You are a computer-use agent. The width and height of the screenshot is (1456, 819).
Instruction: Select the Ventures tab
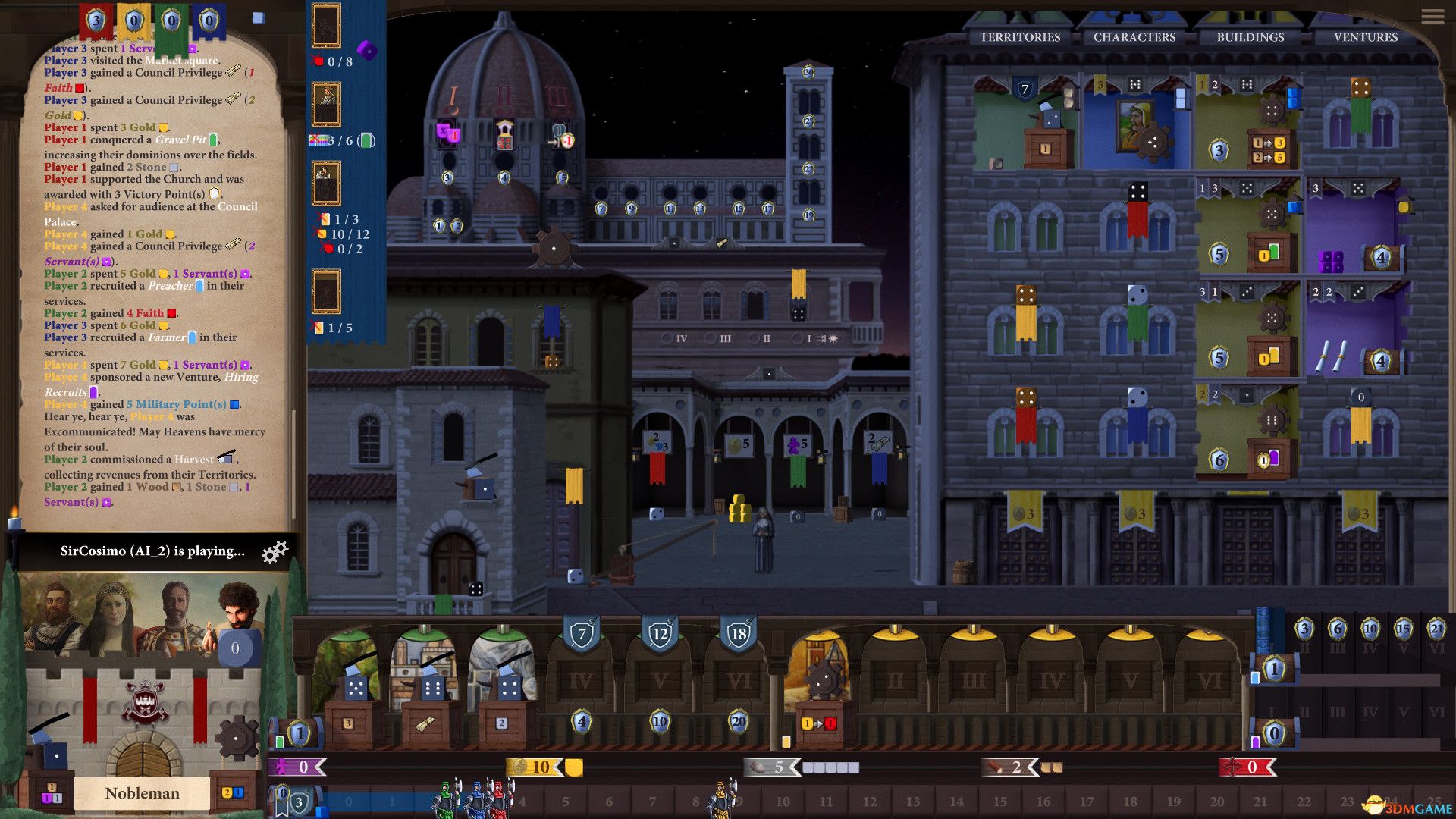(1366, 37)
